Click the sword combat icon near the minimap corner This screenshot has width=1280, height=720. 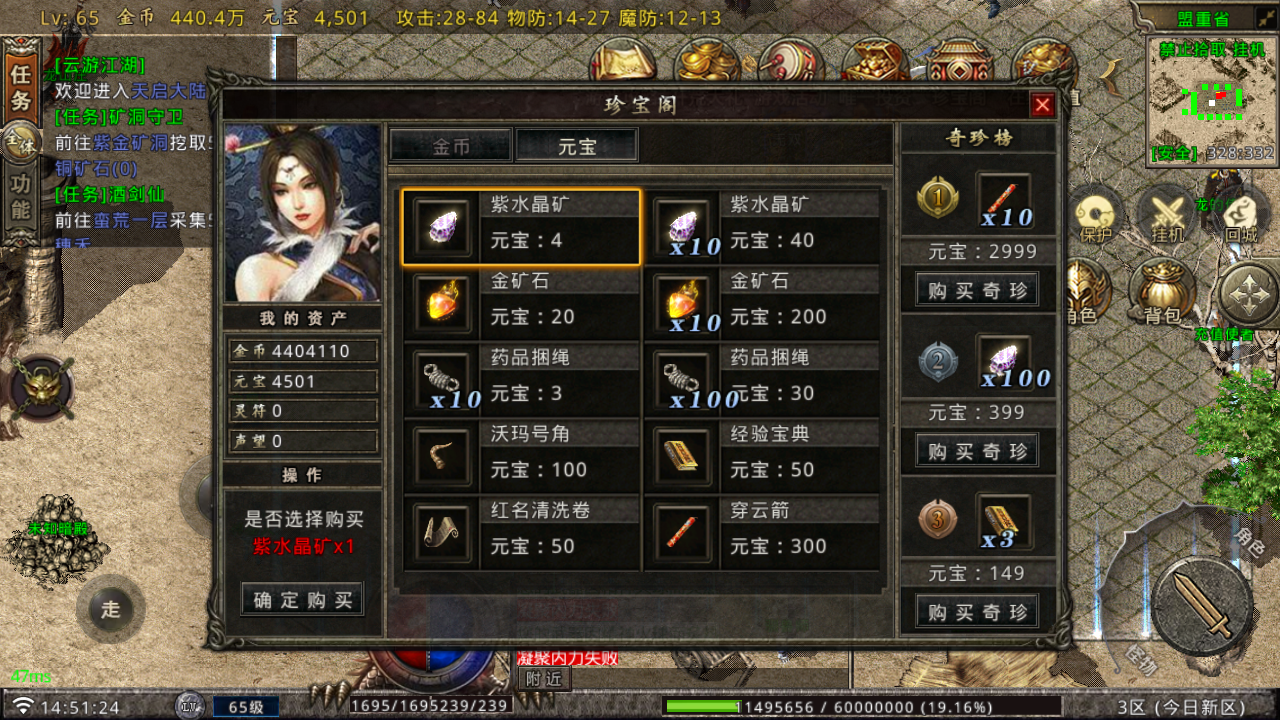1204,608
